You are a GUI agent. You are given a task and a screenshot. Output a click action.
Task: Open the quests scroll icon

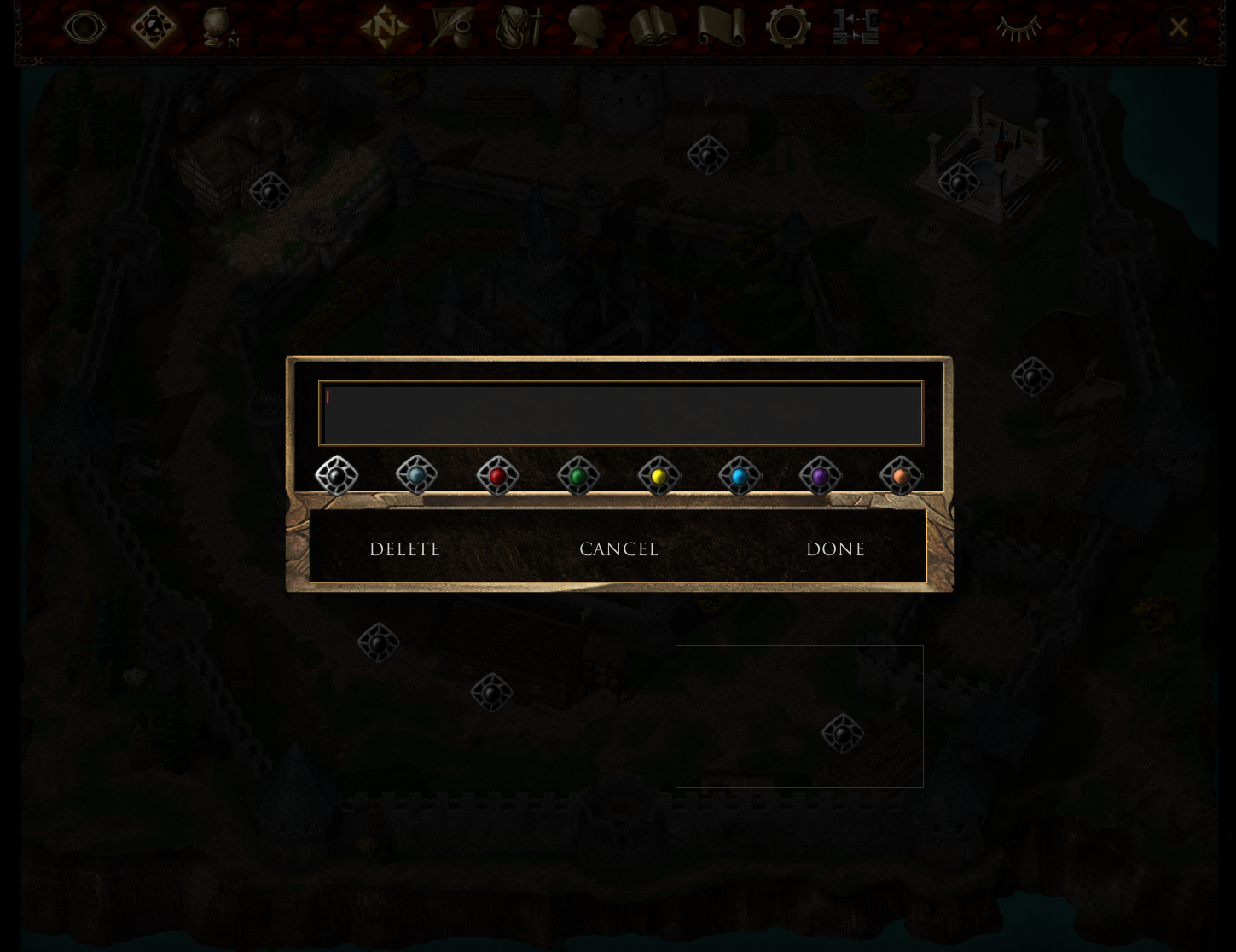[721, 26]
